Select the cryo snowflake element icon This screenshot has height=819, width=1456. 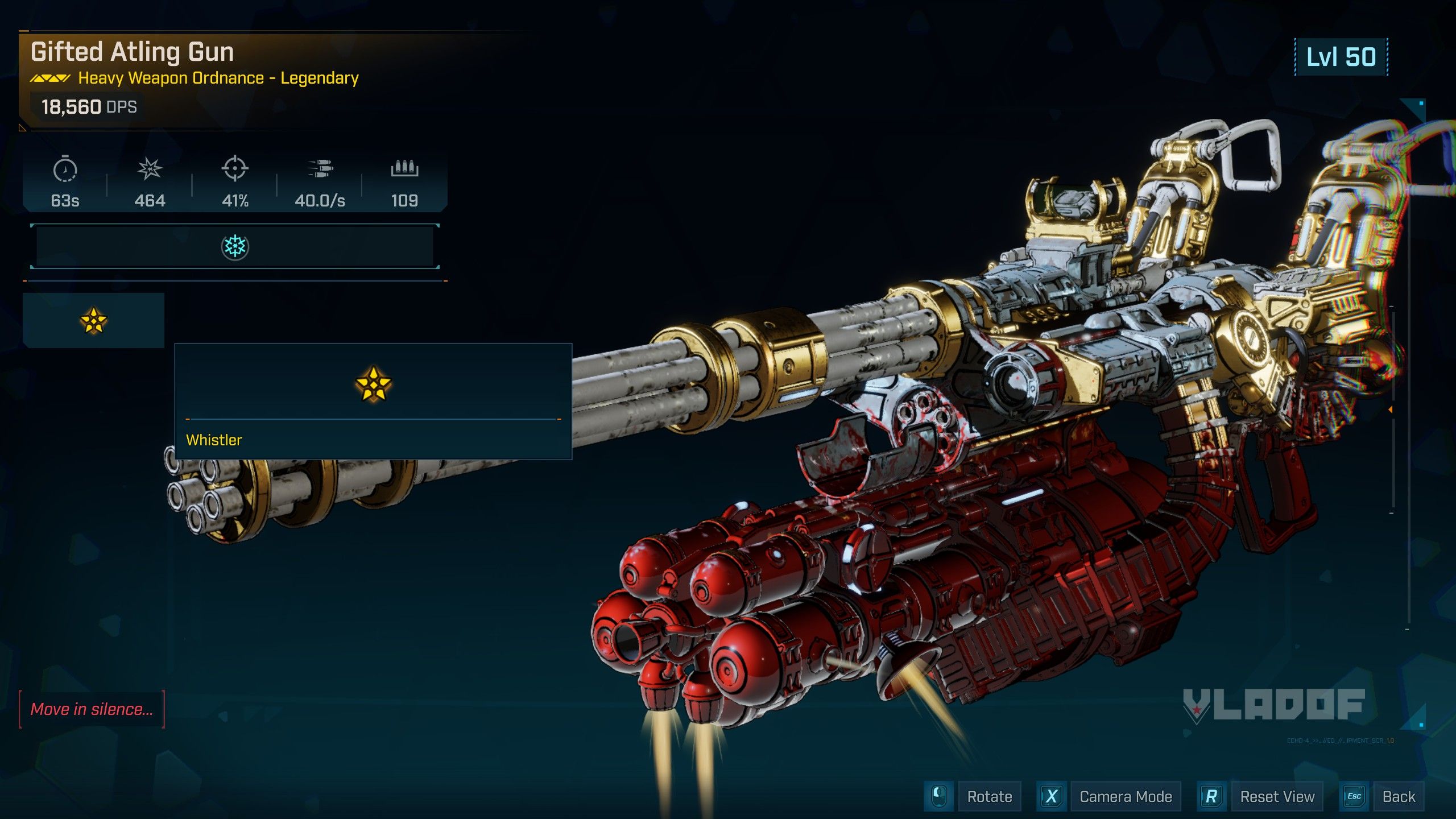(x=234, y=247)
